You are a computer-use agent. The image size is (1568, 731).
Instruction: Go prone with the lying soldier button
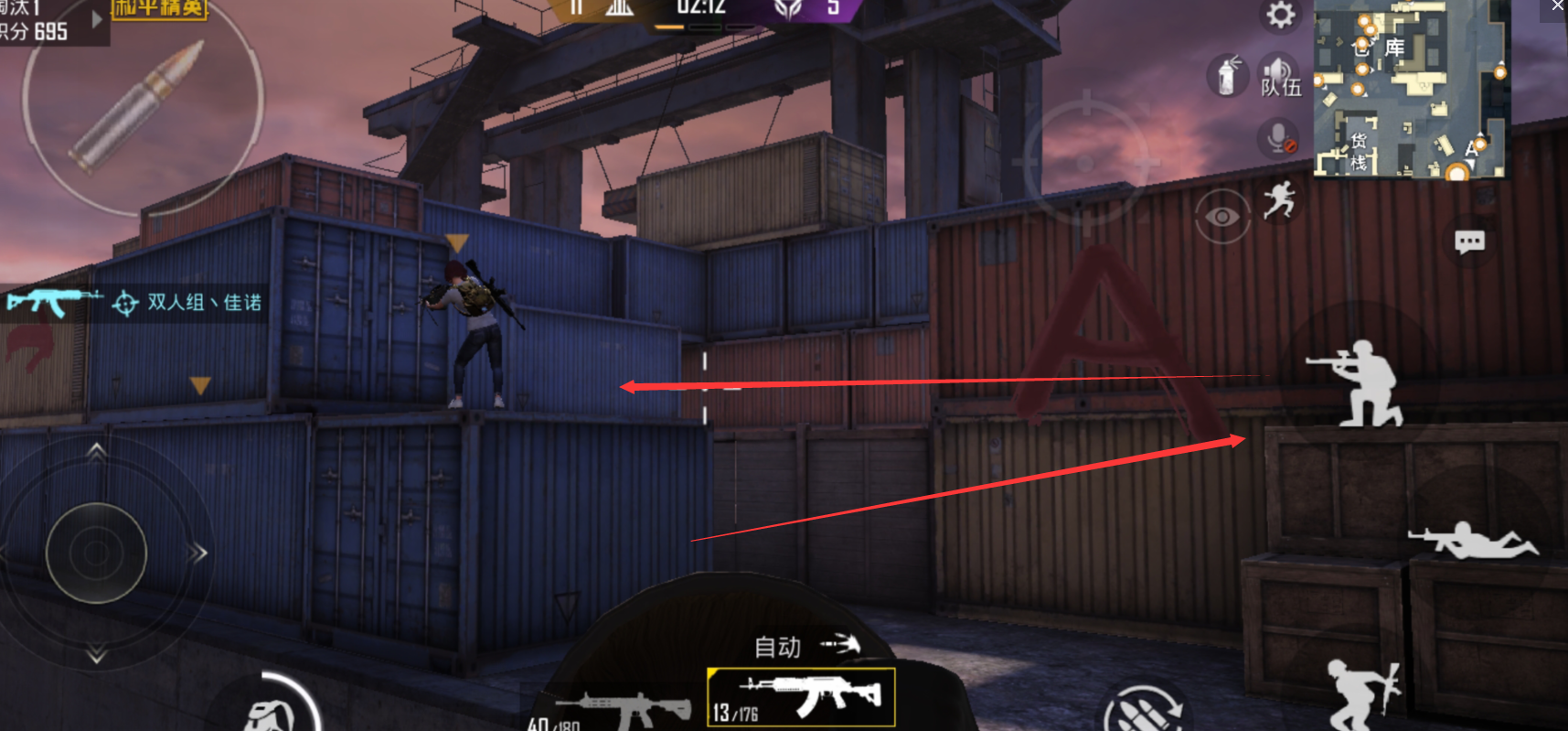(1473, 540)
